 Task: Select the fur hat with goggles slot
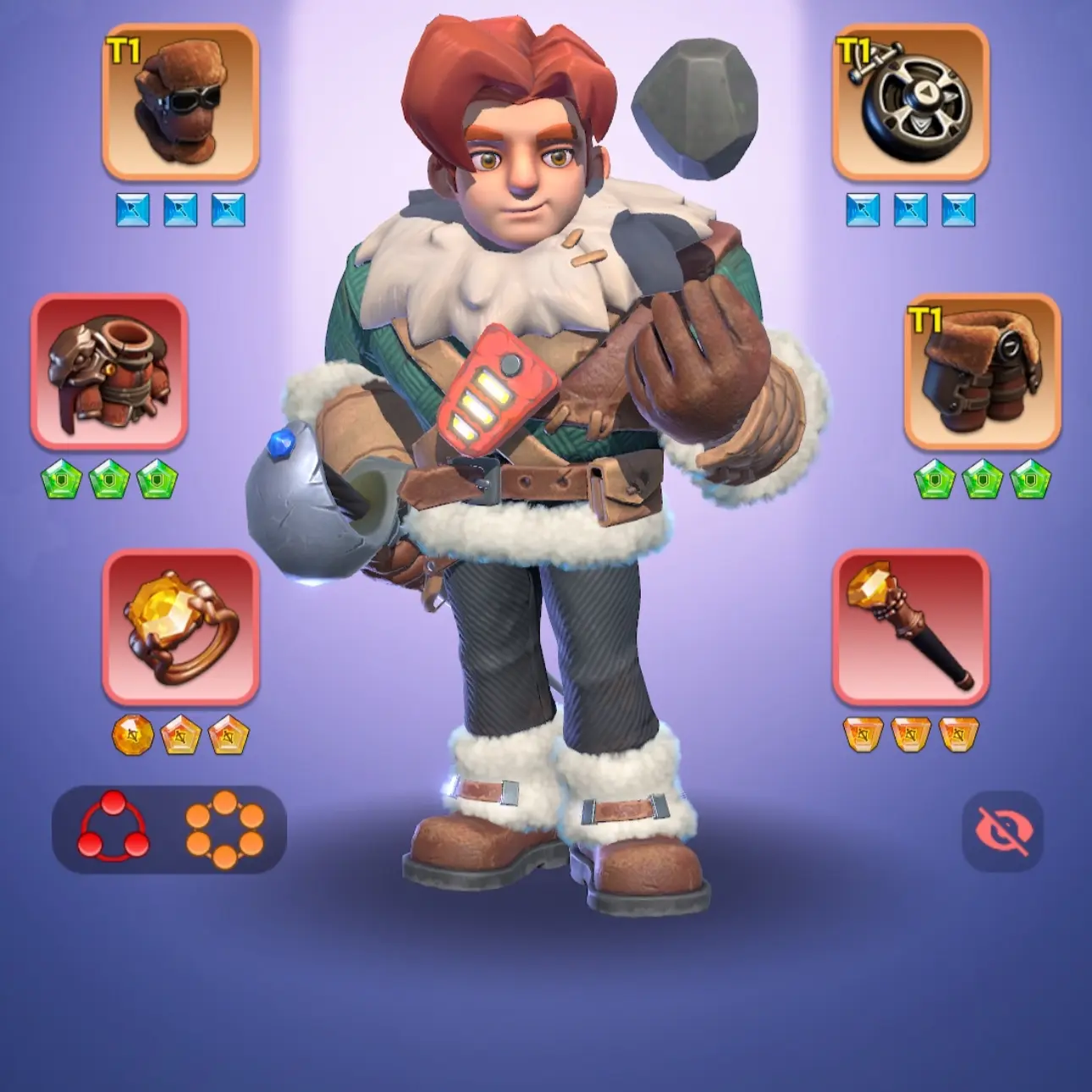pyautogui.click(x=180, y=102)
